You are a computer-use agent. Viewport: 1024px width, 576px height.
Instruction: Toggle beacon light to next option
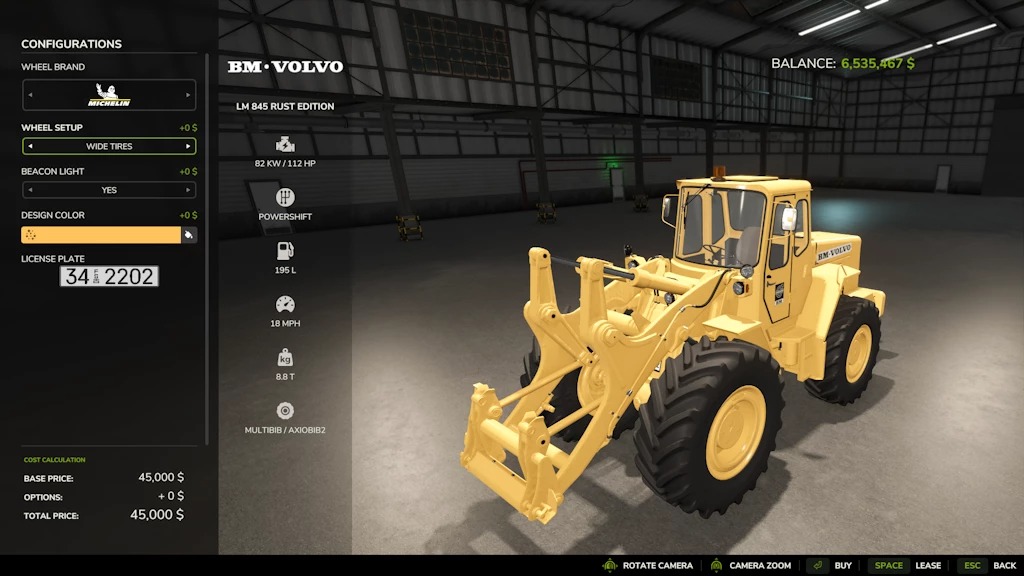tap(188, 190)
